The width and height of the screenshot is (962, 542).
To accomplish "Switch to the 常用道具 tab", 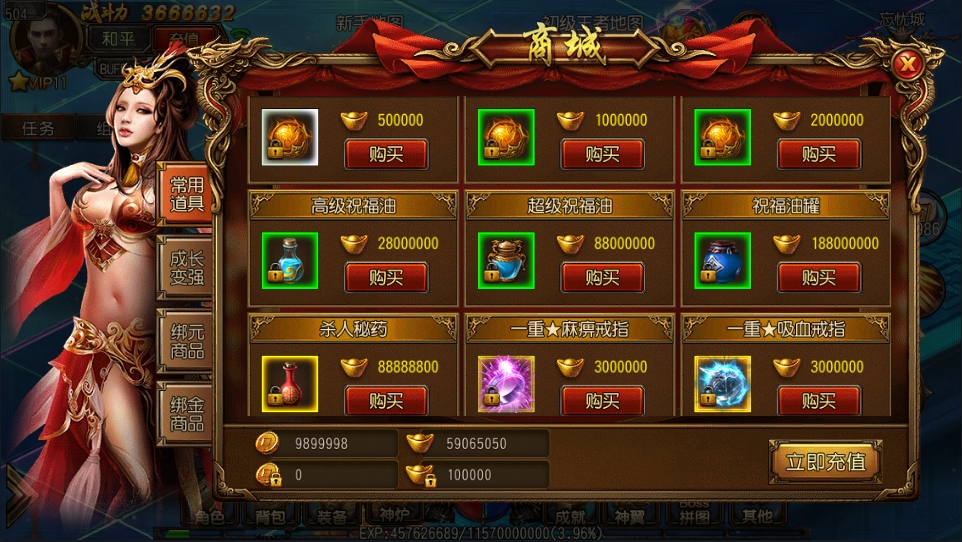I will pyautogui.click(x=186, y=194).
